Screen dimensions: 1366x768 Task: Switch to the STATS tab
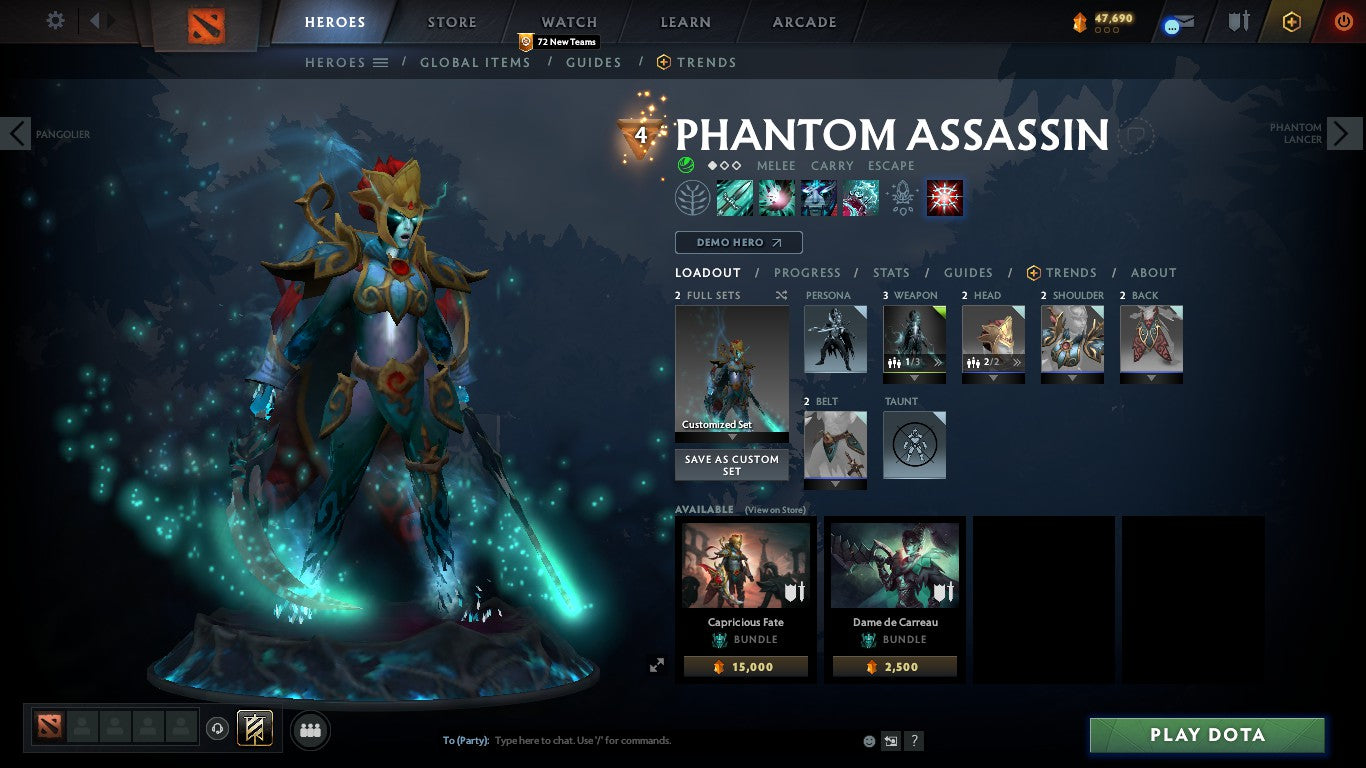889,272
